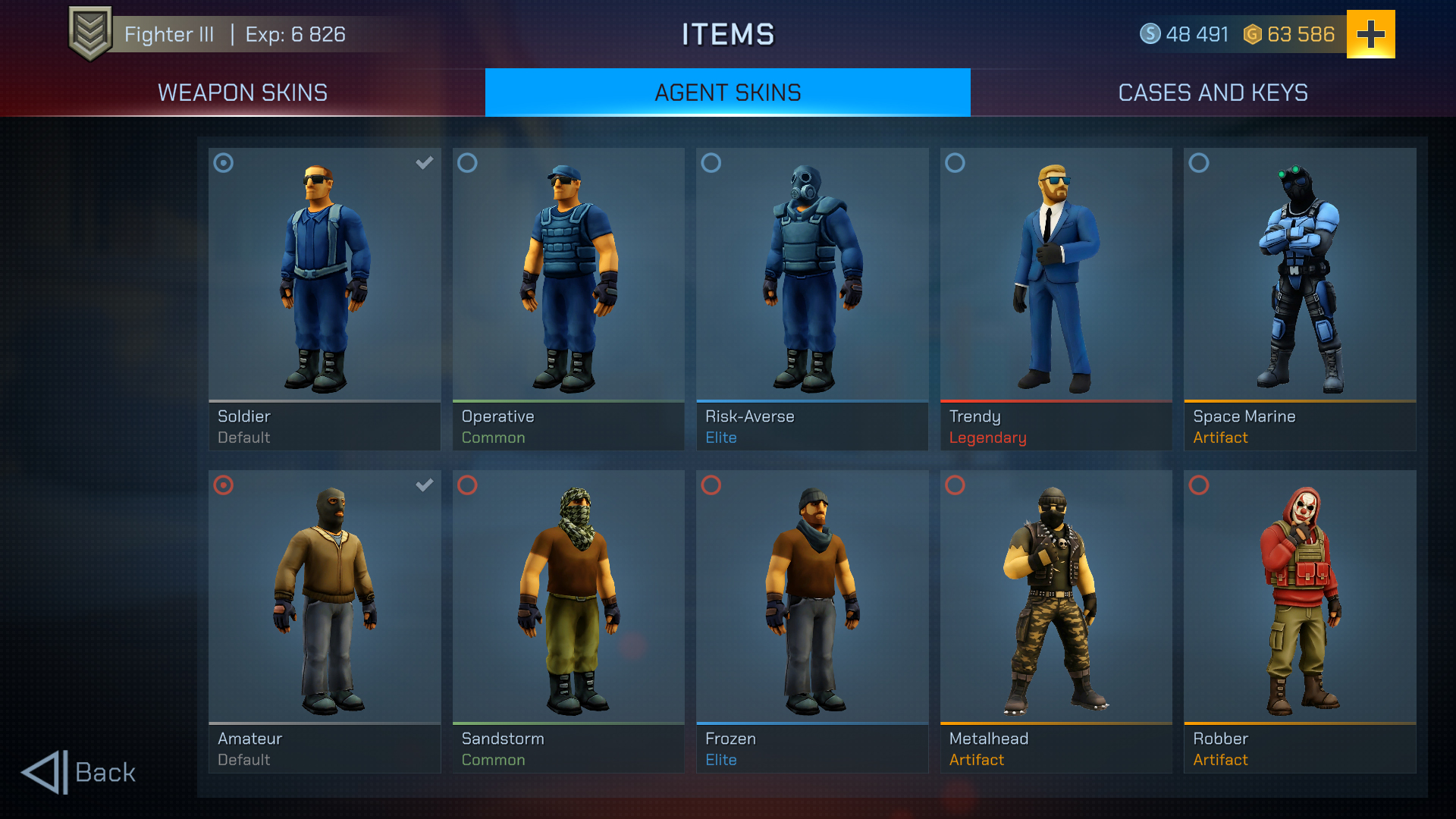Switch to the Weapon Skins tab
1456x819 pixels.
[x=242, y=92]
